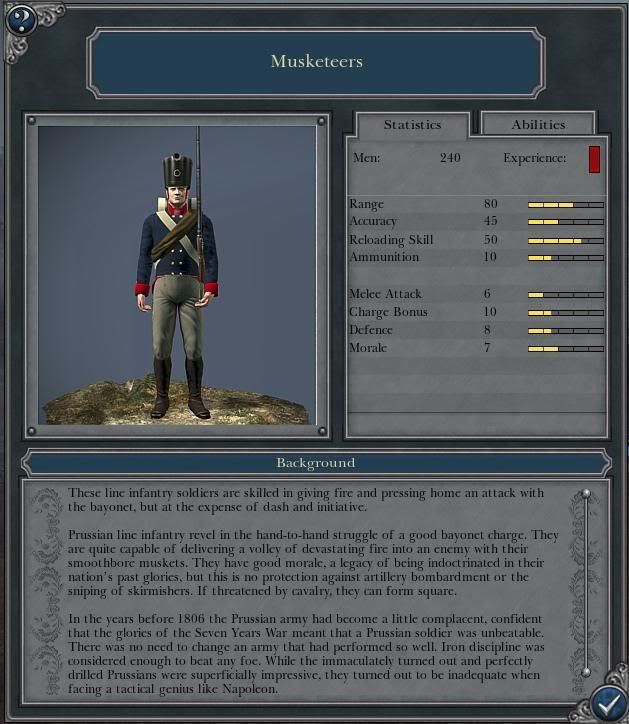Screen dimensions: 629x724
Task: Confirm with the checkmark button
Action: [607, 703]
